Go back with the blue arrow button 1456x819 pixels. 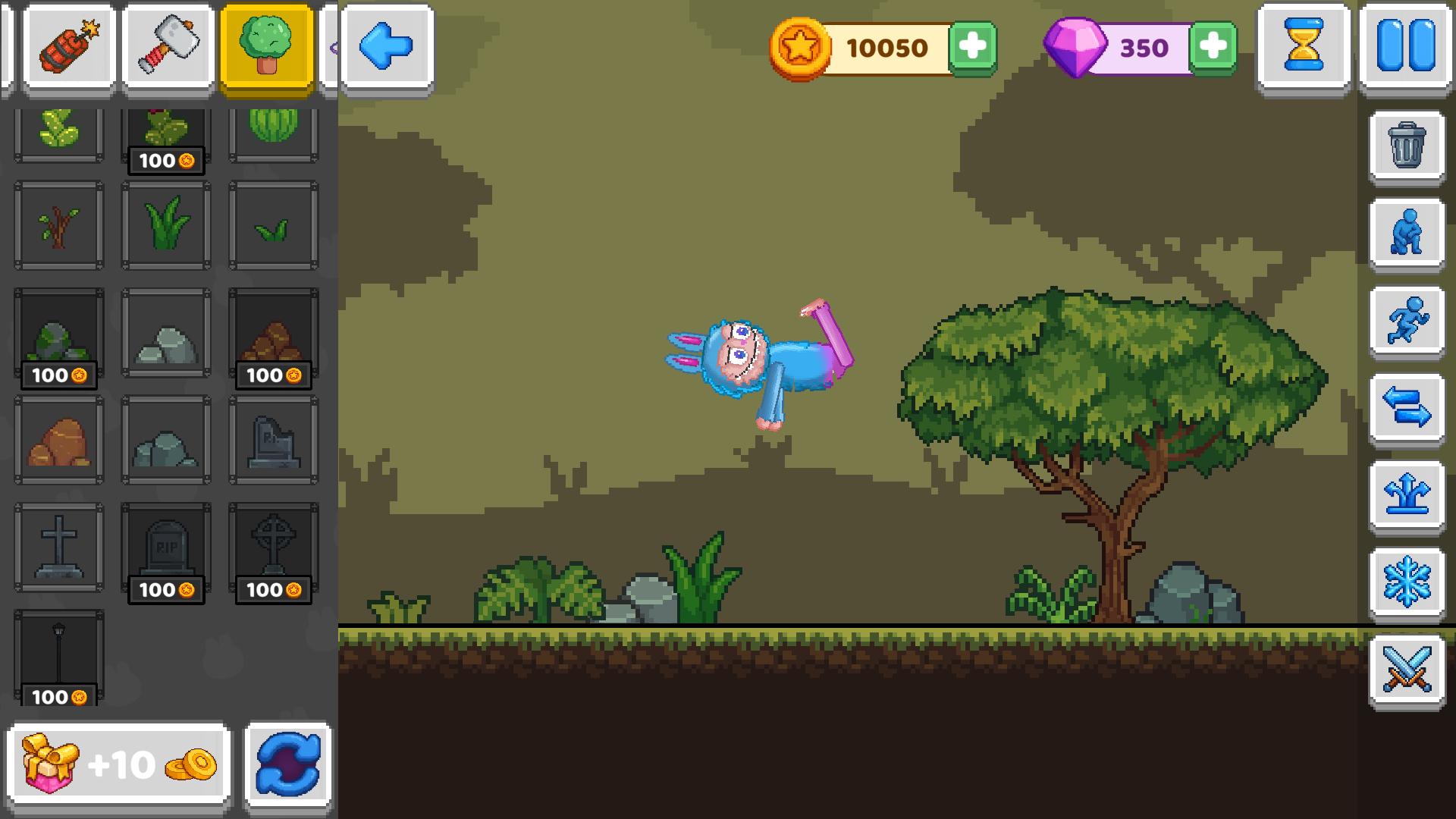coord(385,45)
